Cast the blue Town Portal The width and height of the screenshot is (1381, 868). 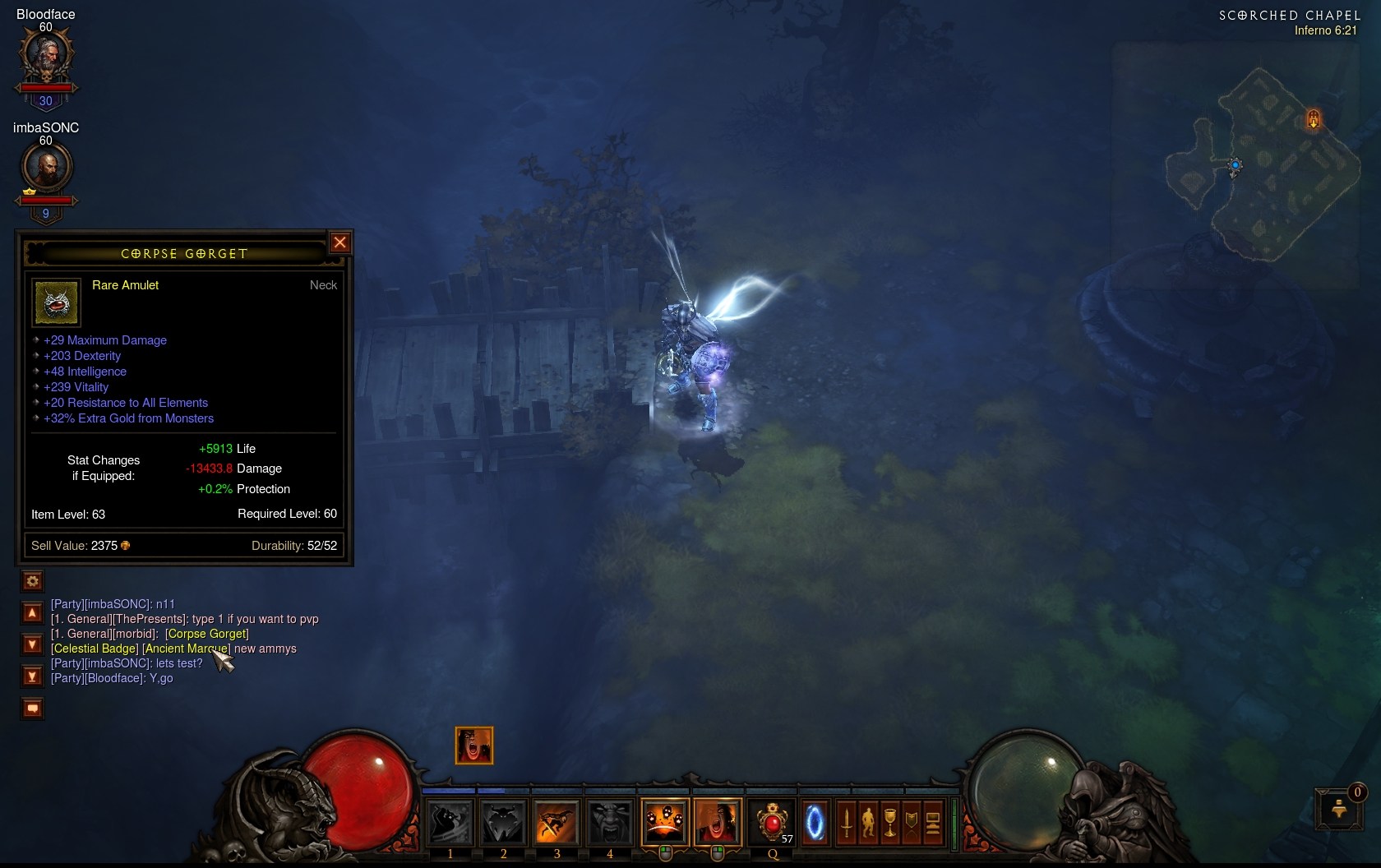tap(815, 822)
